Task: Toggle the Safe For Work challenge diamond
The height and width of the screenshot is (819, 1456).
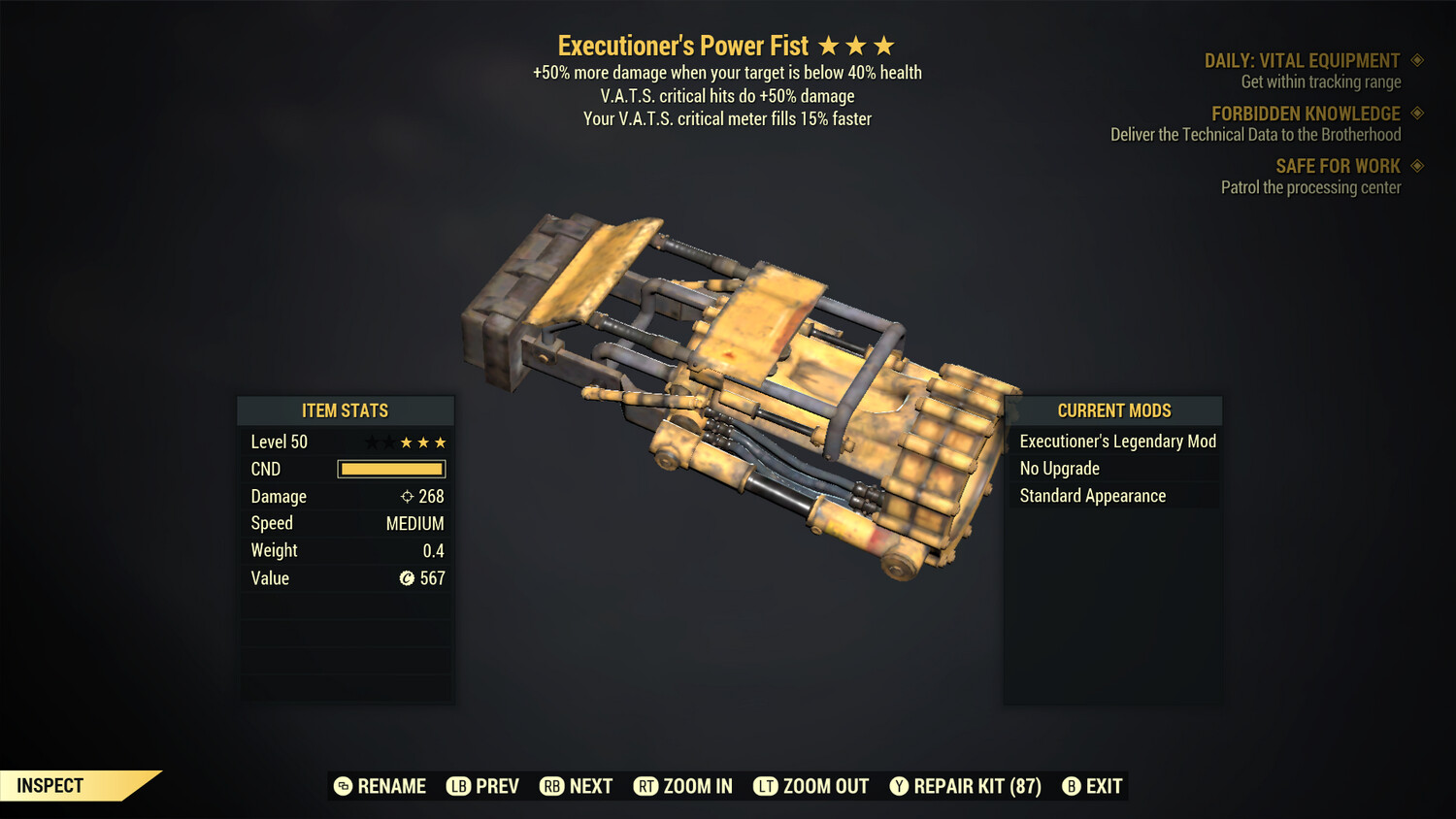Action: coord(1415,166)
